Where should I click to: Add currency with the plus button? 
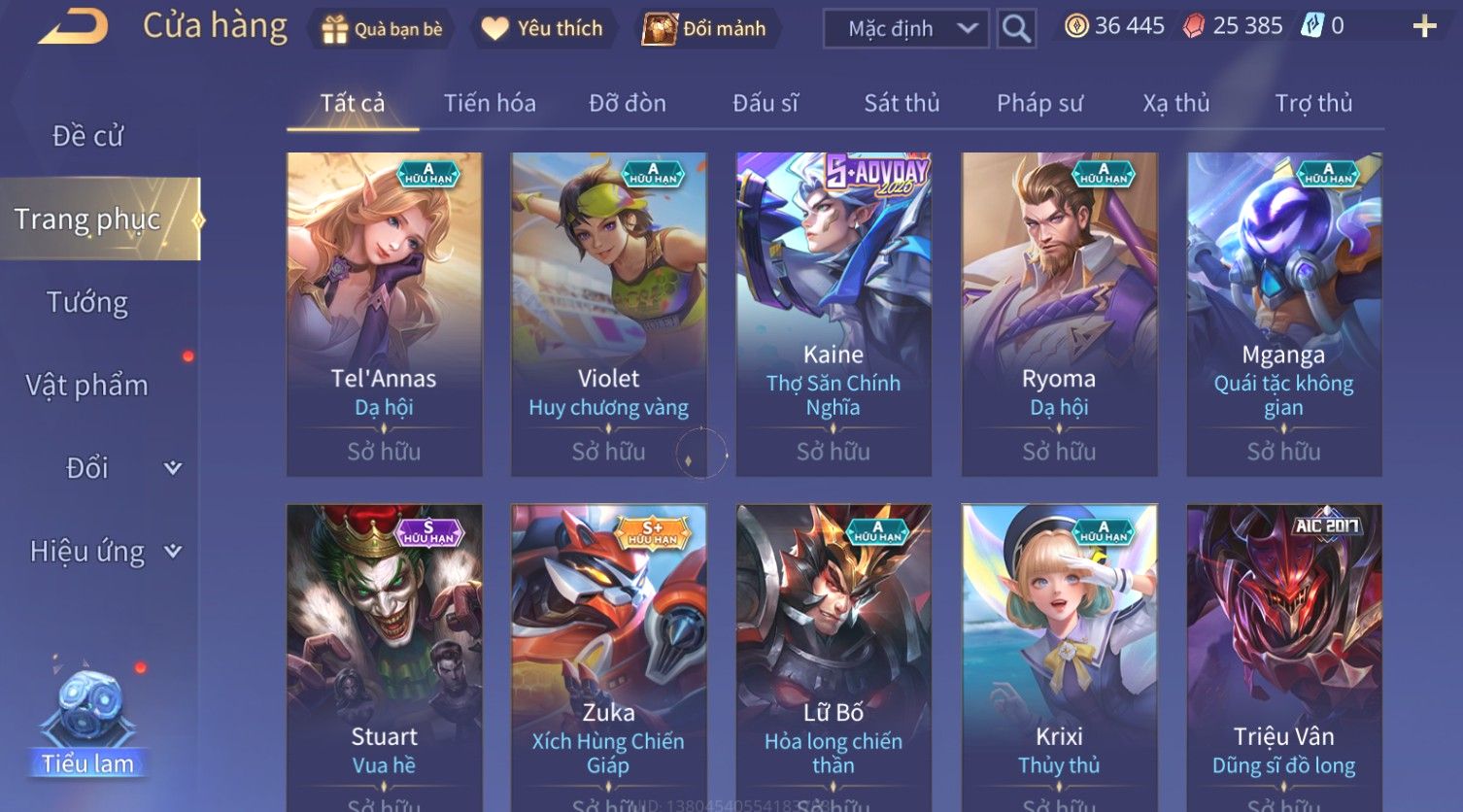1424,26
